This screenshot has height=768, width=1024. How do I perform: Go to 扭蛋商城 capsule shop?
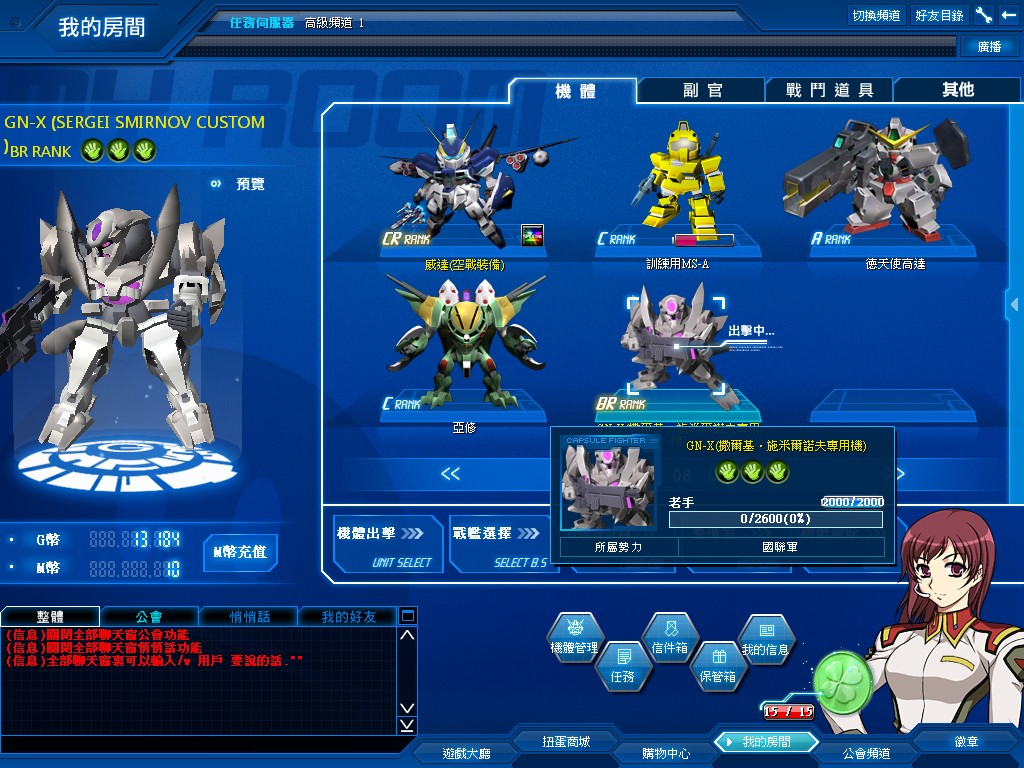point(566,742)
